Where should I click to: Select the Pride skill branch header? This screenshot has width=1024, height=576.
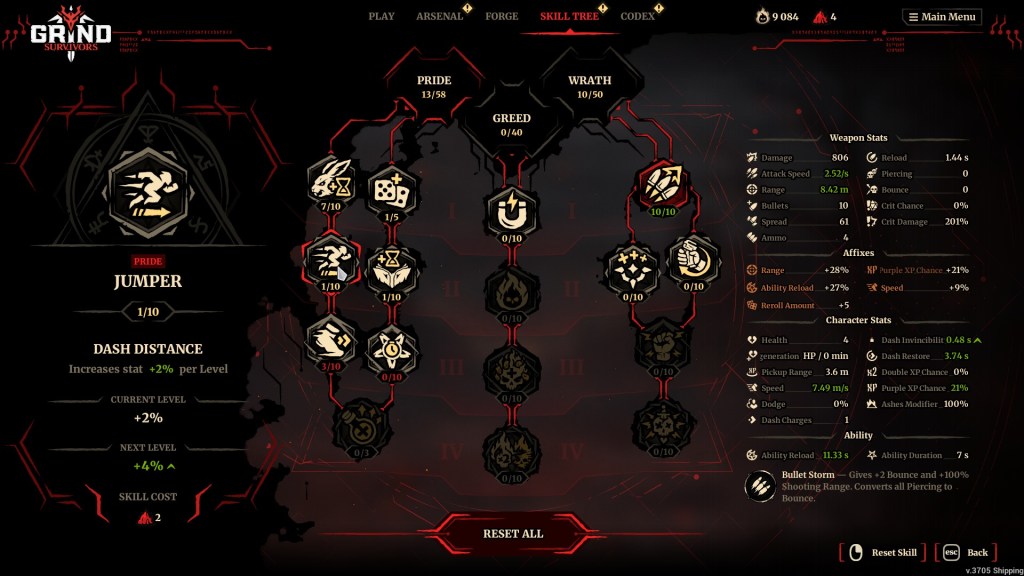434,86
